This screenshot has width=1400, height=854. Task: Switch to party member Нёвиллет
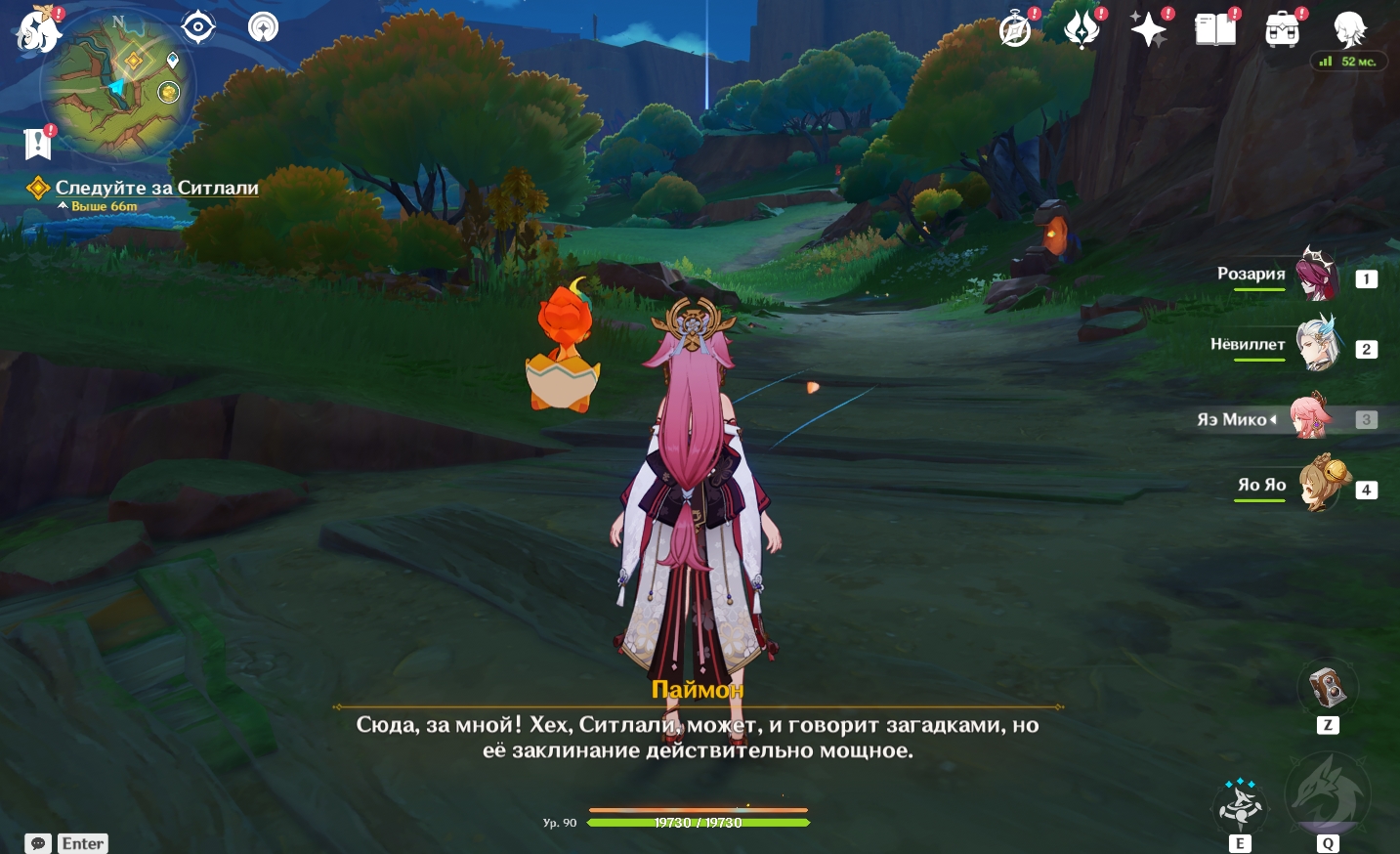pos(1317,346)
